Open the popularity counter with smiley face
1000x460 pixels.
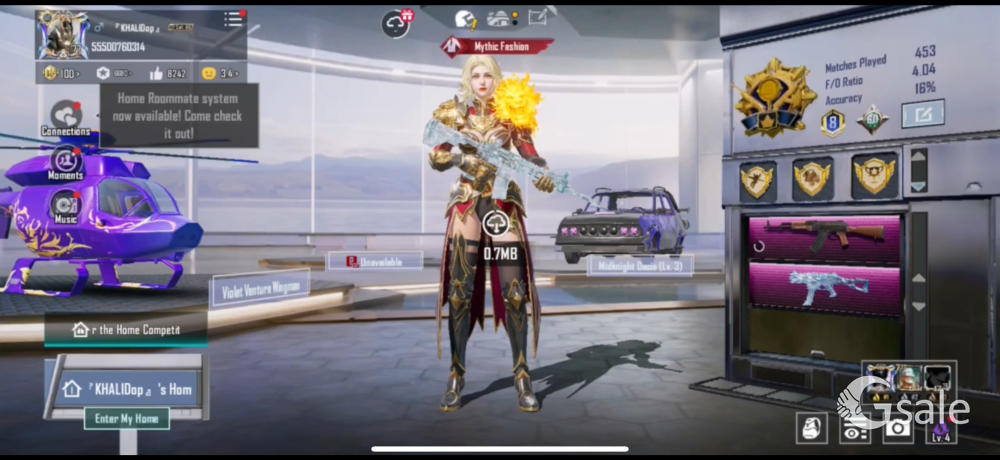tap(220, 73)
